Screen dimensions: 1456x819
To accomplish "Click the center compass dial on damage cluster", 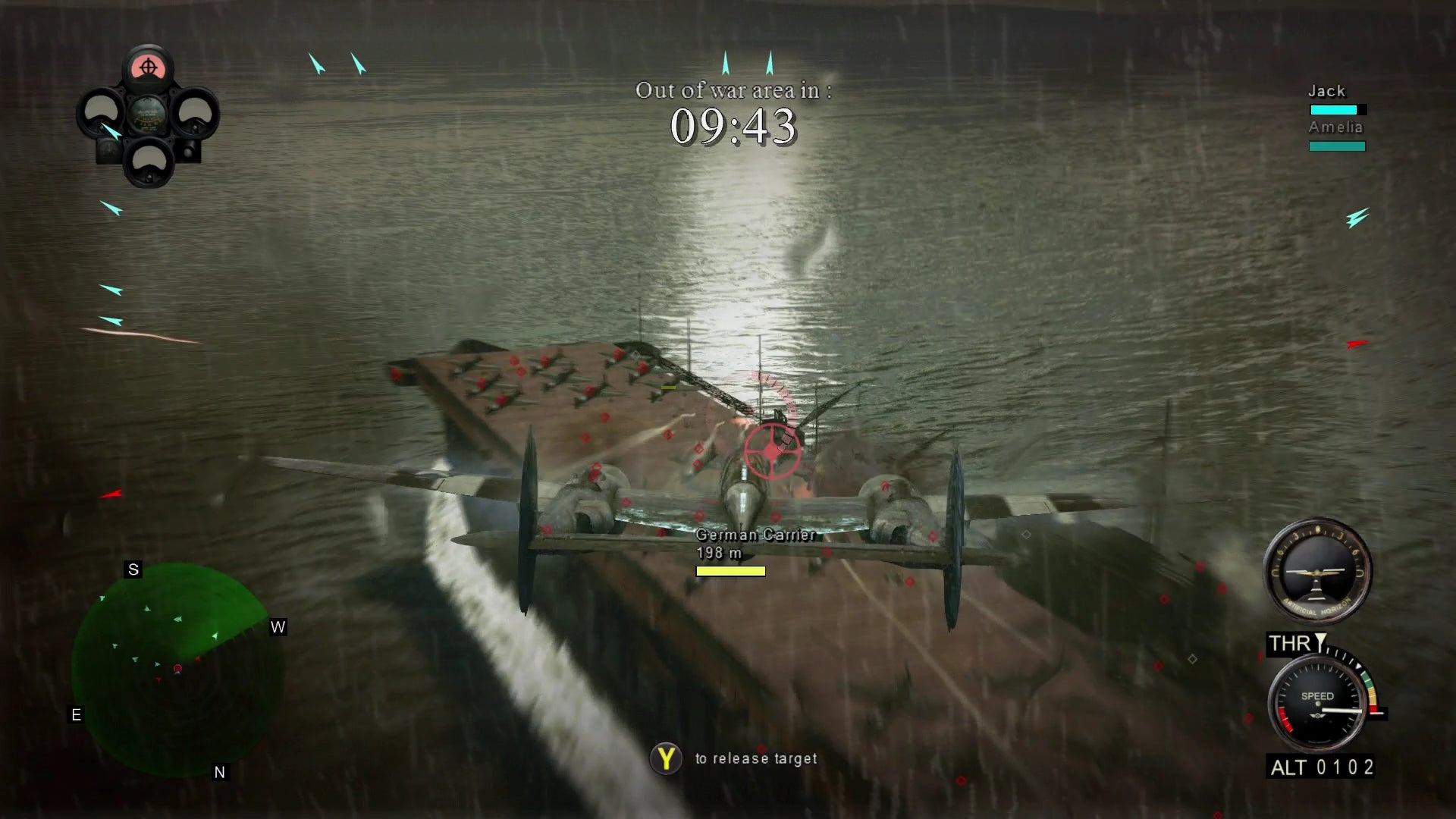I will click(148, 115).
